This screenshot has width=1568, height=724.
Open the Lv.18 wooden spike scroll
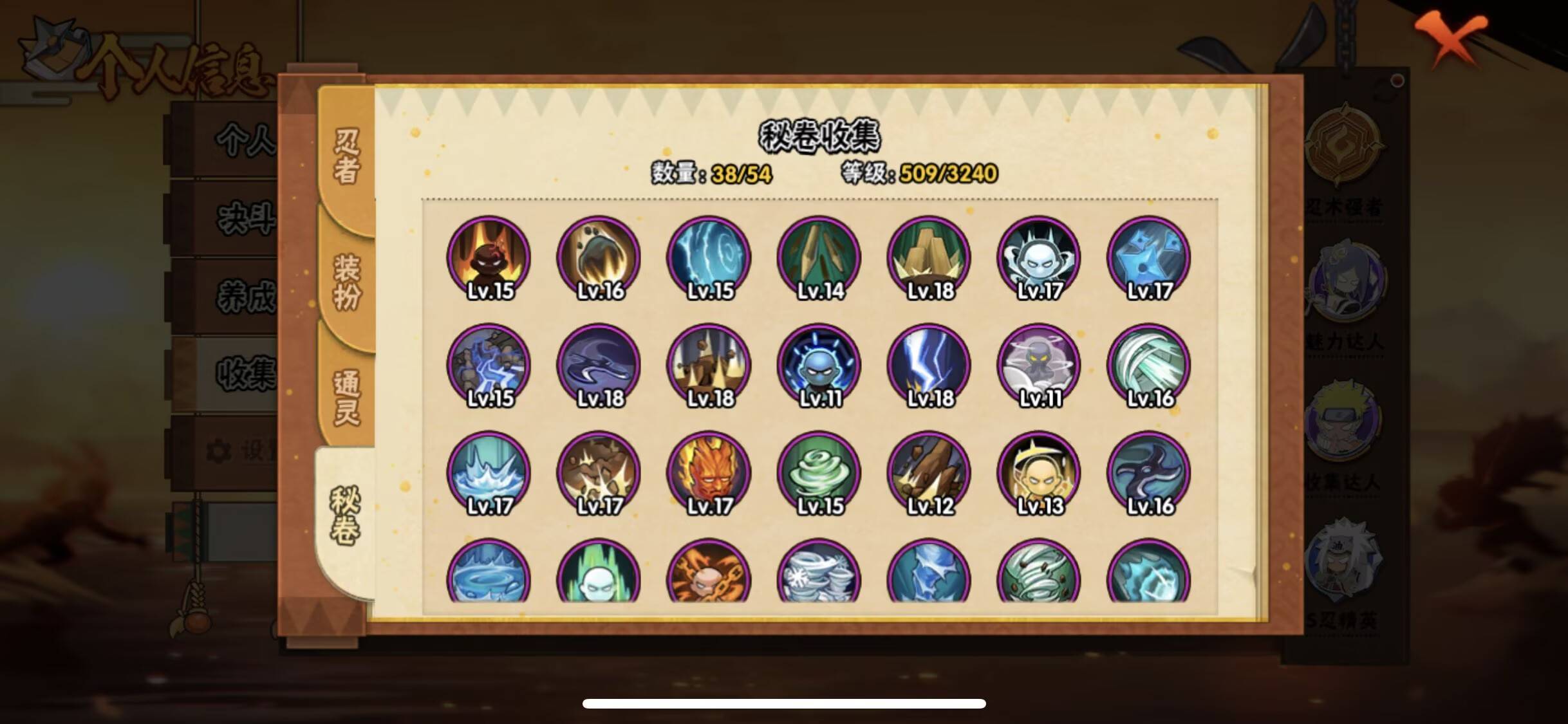pyautogui.click(x=927, y=257)
